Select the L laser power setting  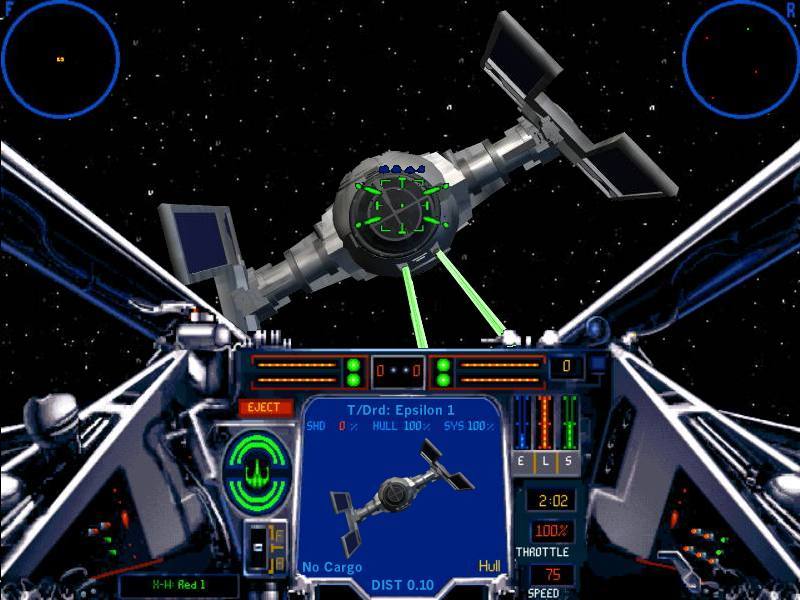pos(545,461)
